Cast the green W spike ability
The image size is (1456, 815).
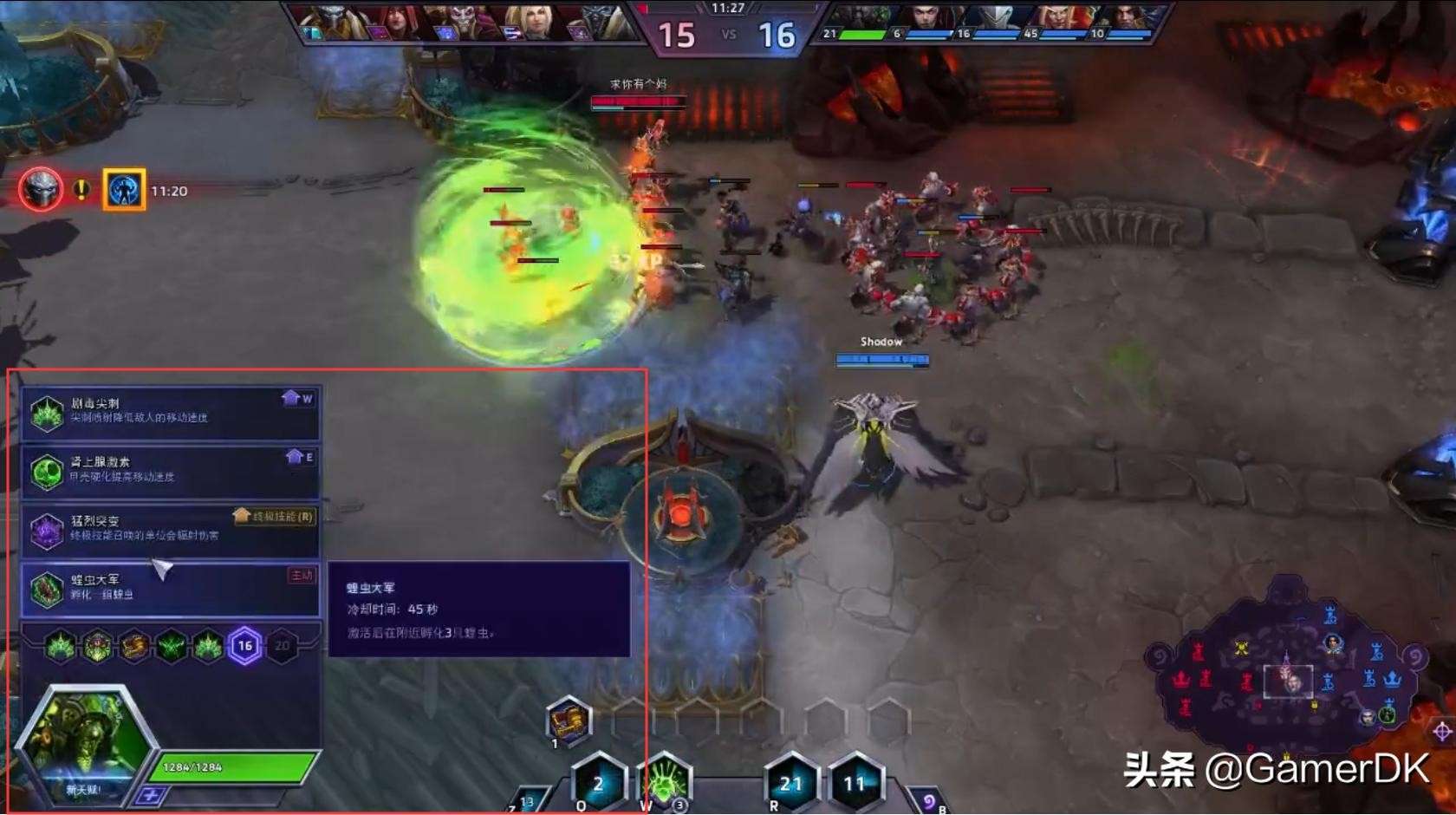(666, 780)
